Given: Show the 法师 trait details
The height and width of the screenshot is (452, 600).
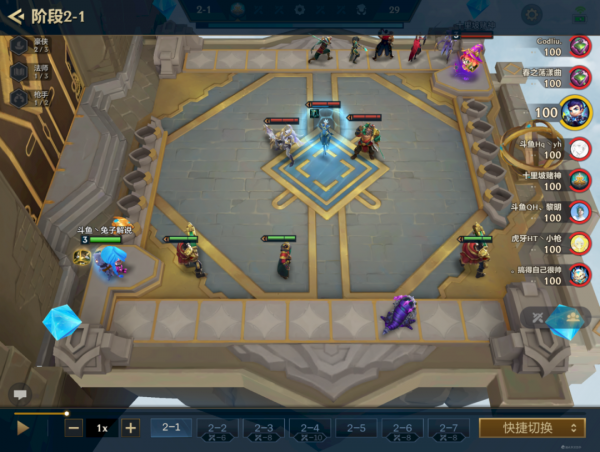Looking at the screenshot, I should [x=20, y=72].
